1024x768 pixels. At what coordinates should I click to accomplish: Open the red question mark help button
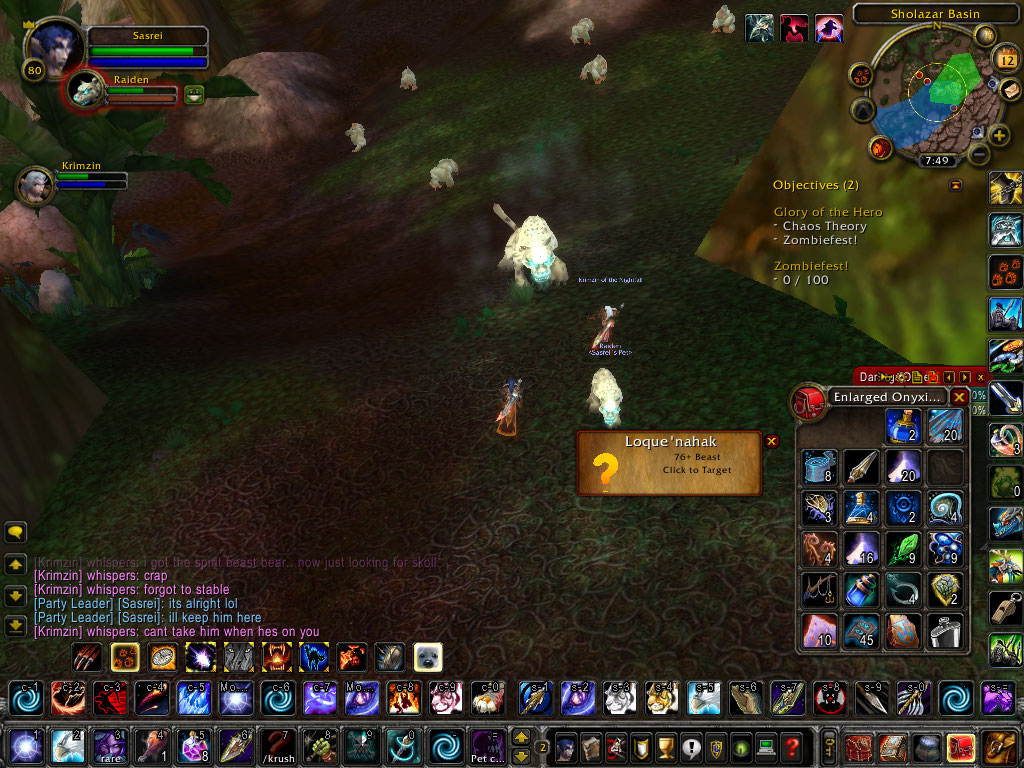[791, 746]
